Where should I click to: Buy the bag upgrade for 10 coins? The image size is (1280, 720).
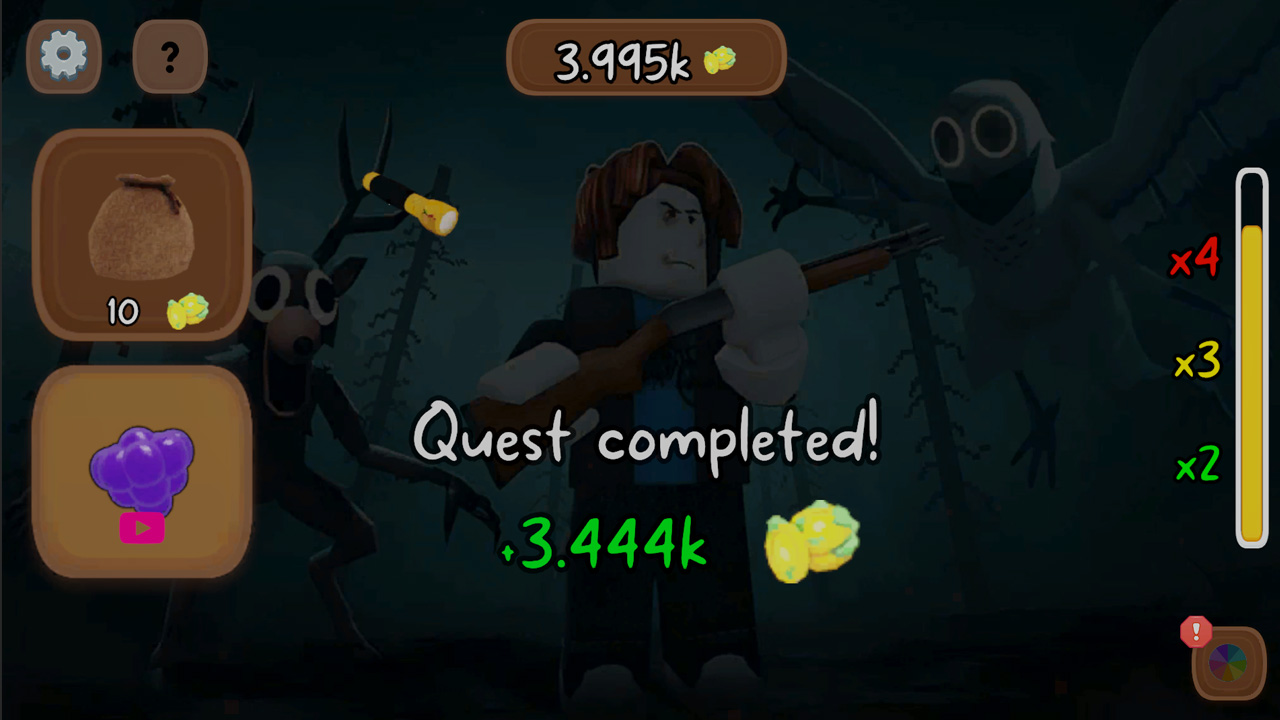click(141, 235)
